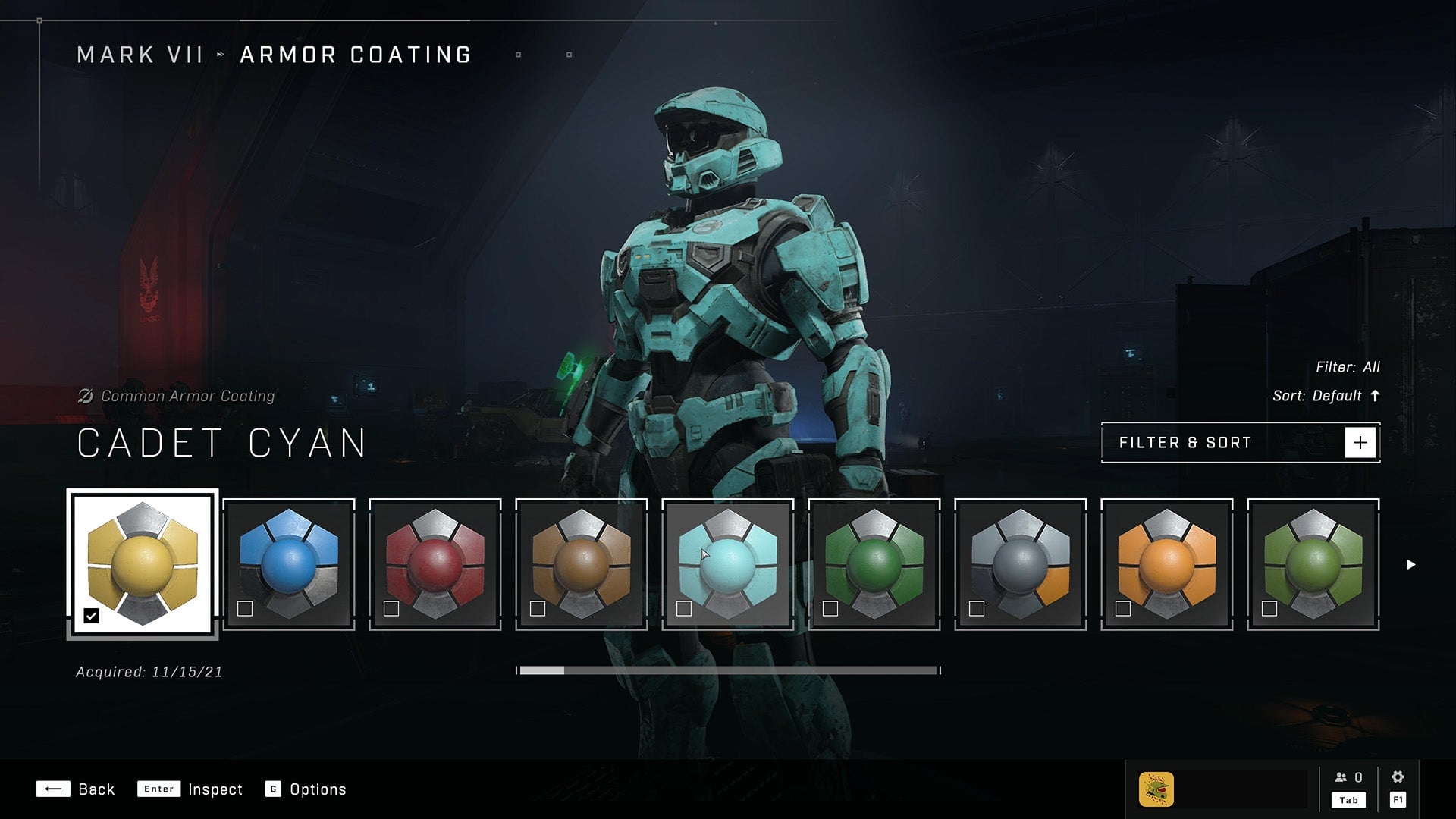This screenshot has height=819, width=1456.
Task: Toggle the checkmark on the equipped yellow coating
Action: click(x=91, y=616)
